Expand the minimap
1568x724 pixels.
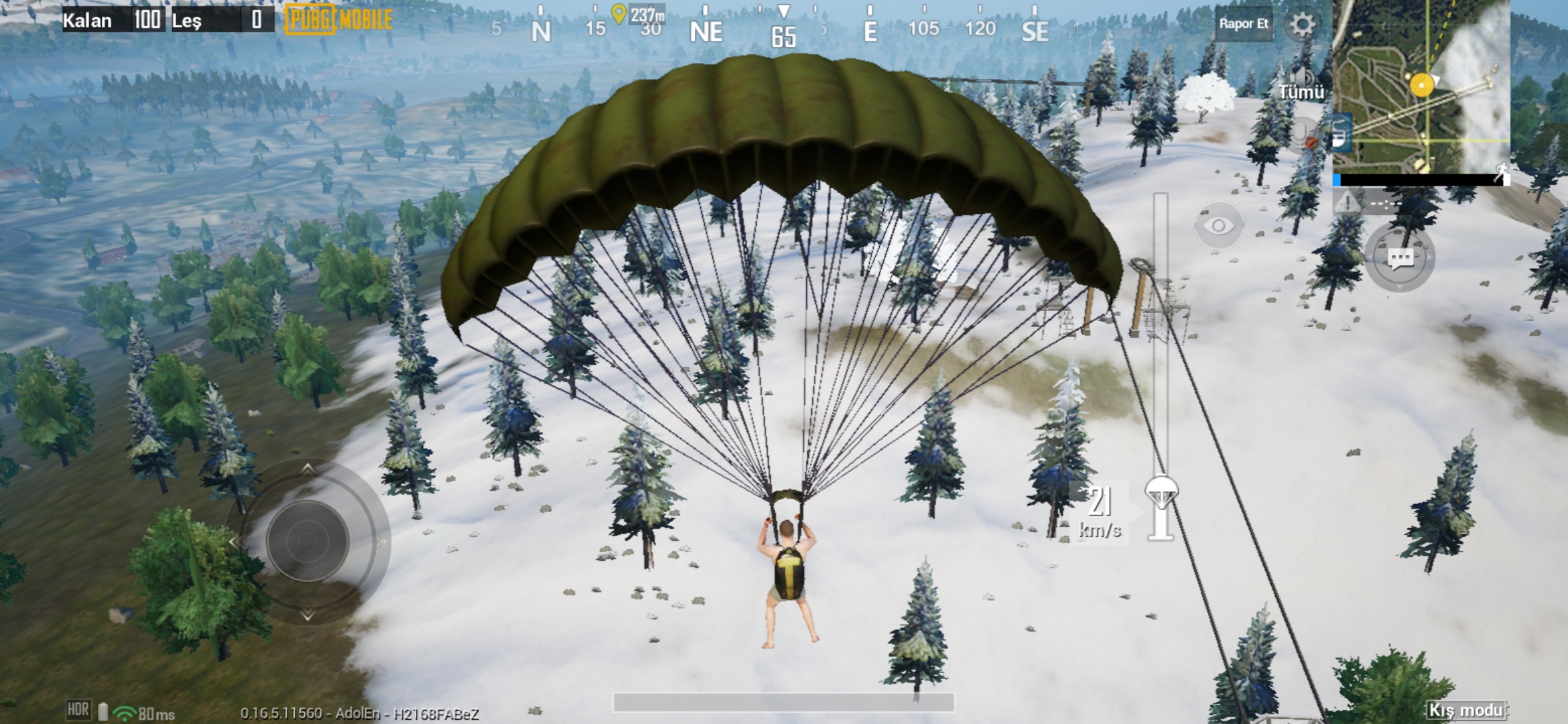click(1421, 87)
